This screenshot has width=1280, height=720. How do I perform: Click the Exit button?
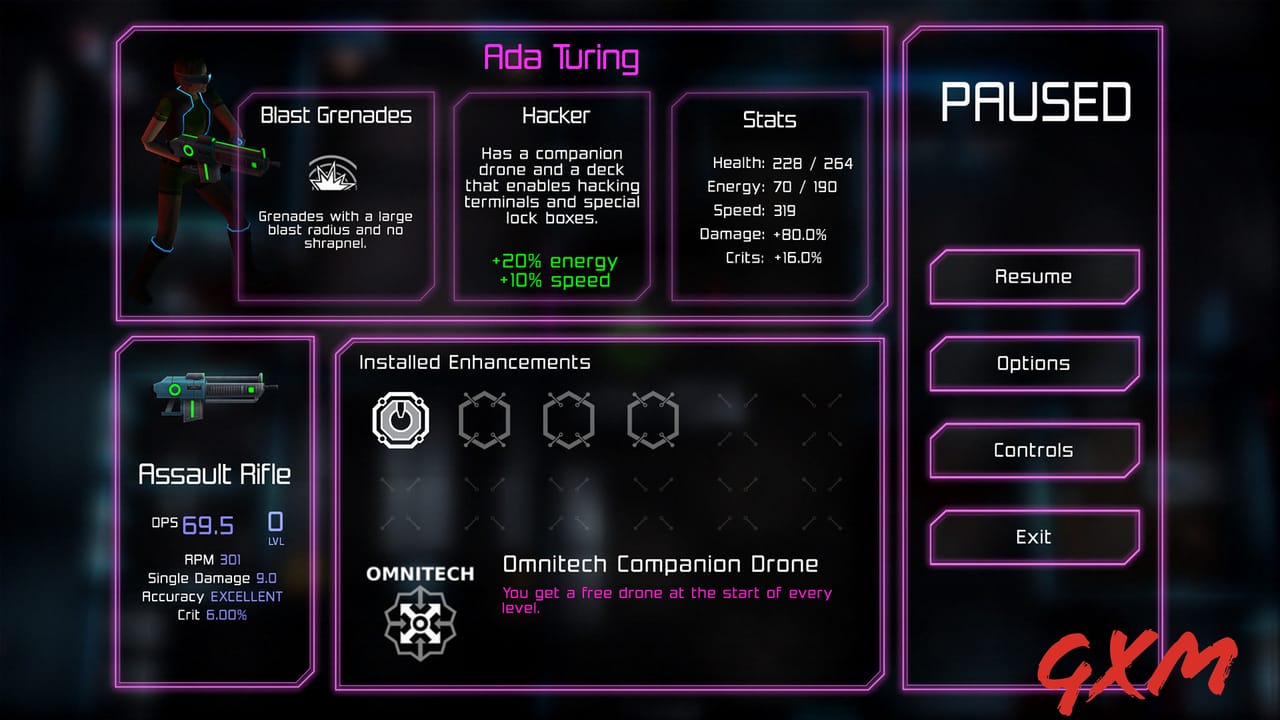click(1034, 537)
